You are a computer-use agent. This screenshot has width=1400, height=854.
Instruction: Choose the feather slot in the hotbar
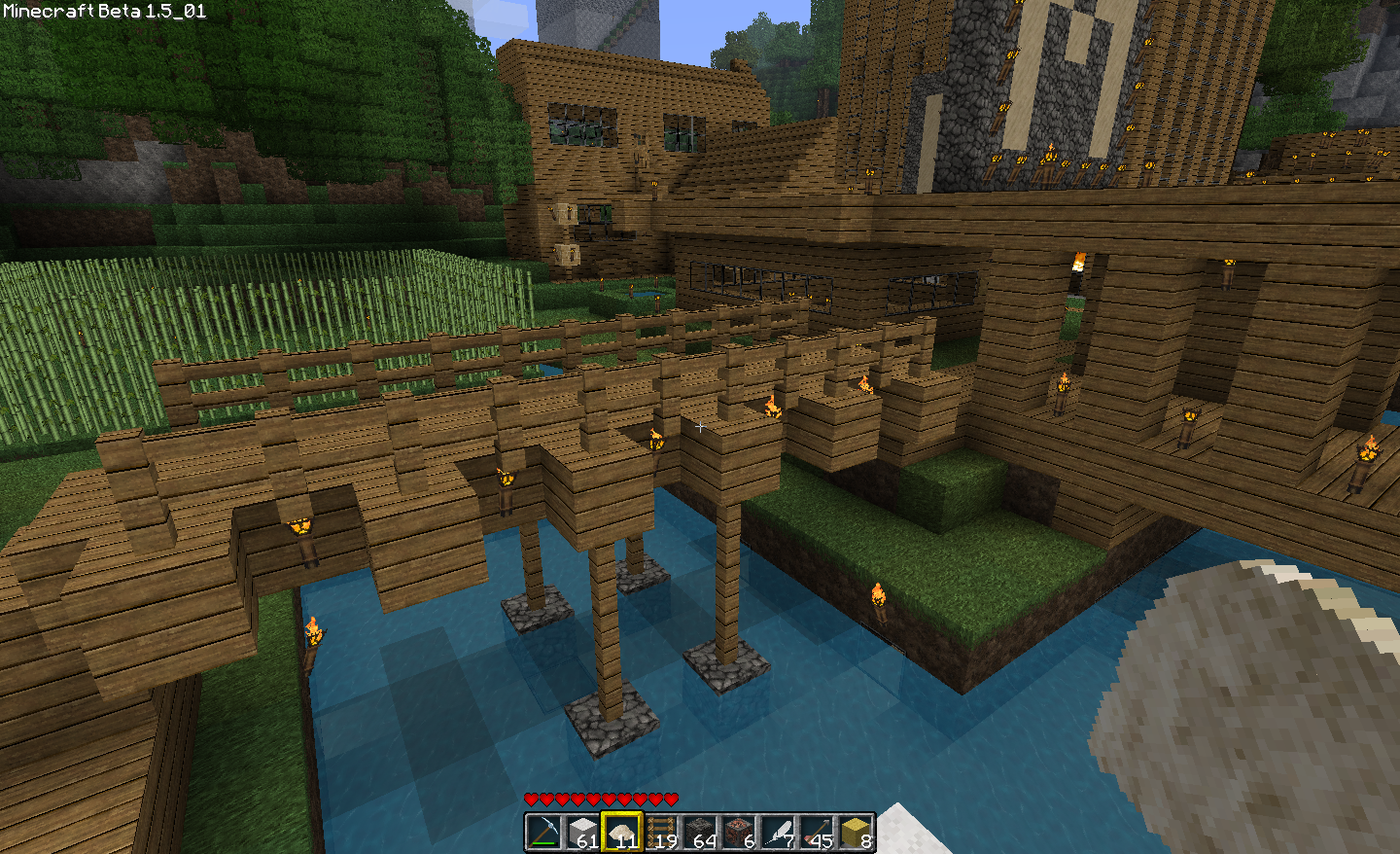(777, 833)
